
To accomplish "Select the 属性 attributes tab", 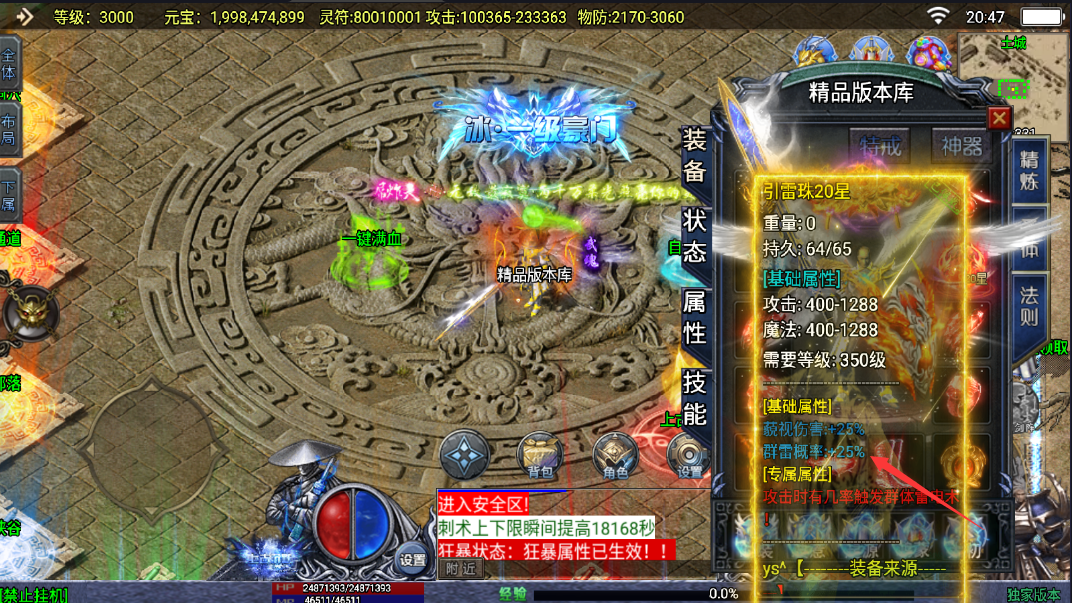I will [x=695, y=316].
